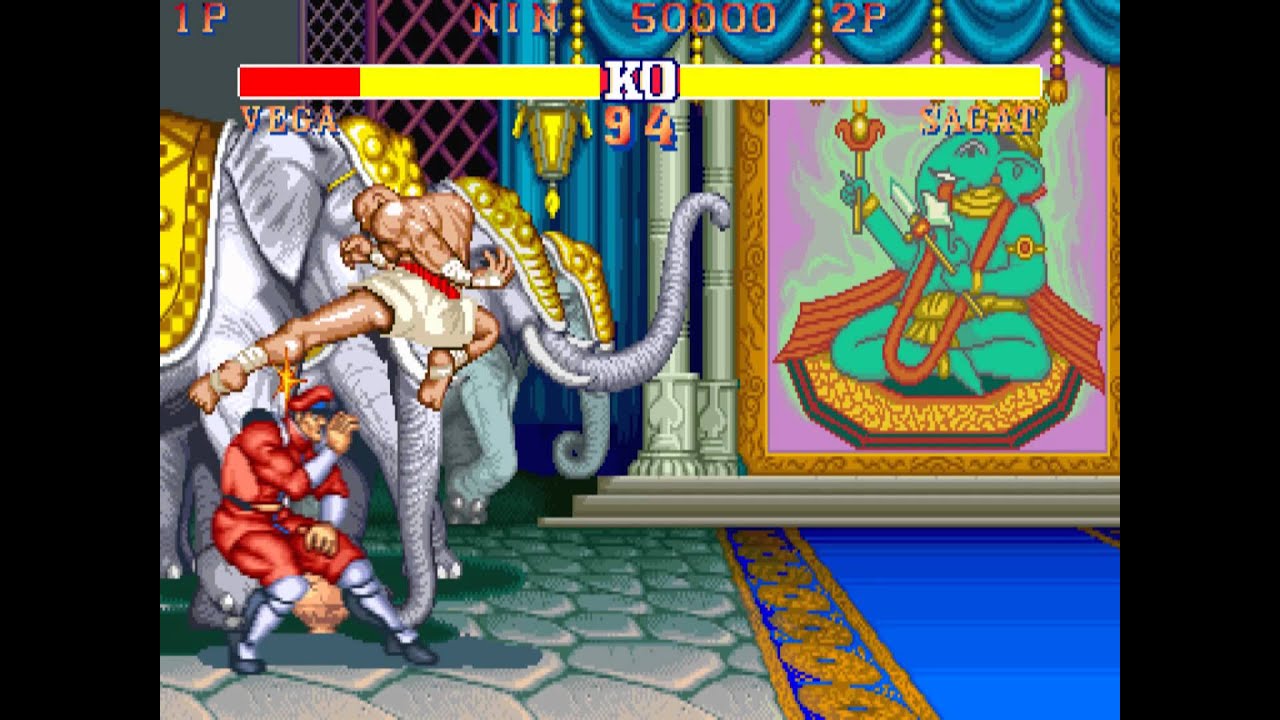Toggle the red depleted section of Vega's health bar

click(x=300, y=80)
